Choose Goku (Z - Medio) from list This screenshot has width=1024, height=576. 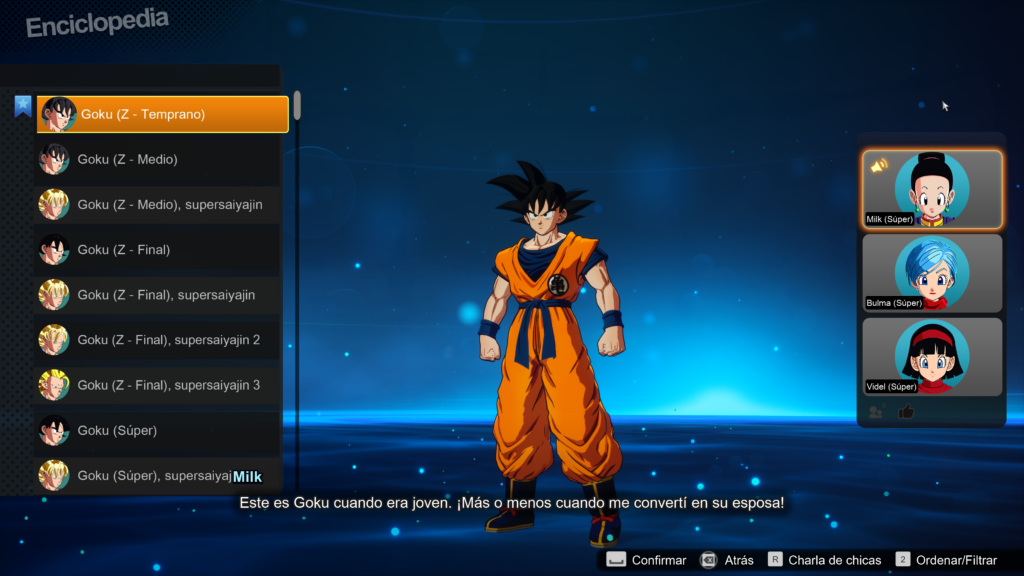coord(158,159)
